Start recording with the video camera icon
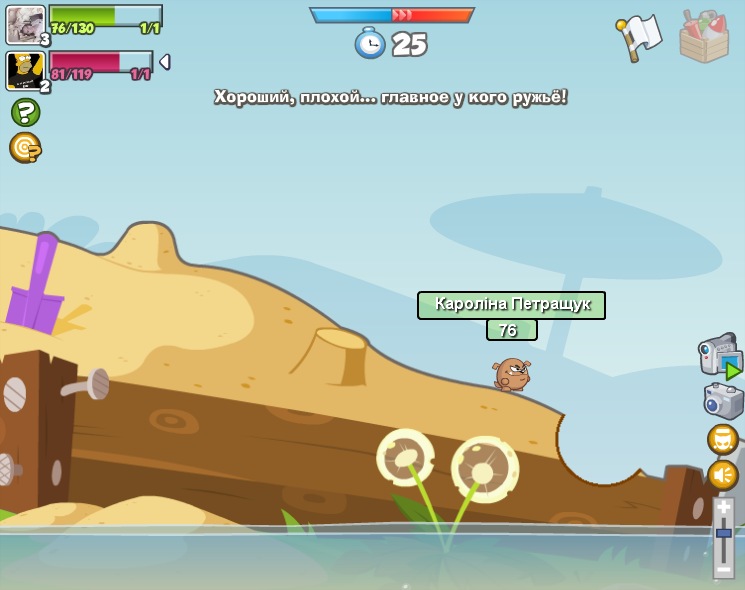Viewport: 745px width, 590px height. pyautogui.click(x=718, y=356)
